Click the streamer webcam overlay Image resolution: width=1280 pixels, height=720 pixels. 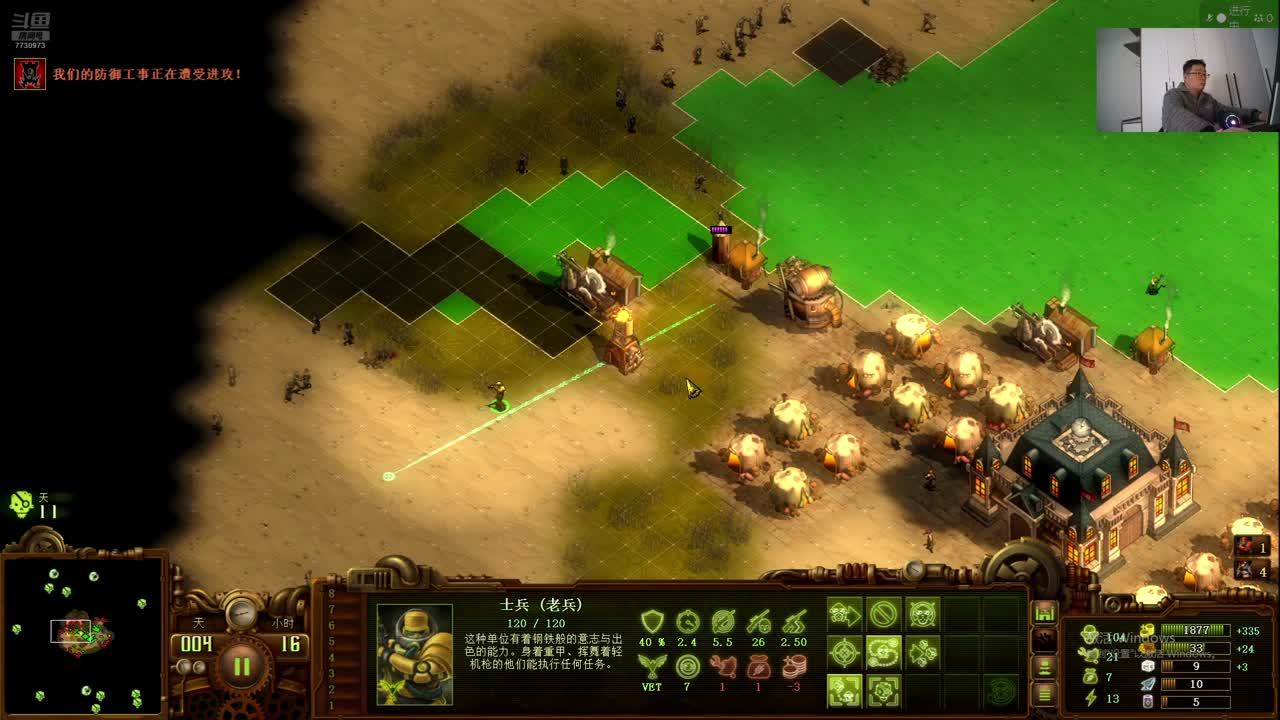[1186, 80]
